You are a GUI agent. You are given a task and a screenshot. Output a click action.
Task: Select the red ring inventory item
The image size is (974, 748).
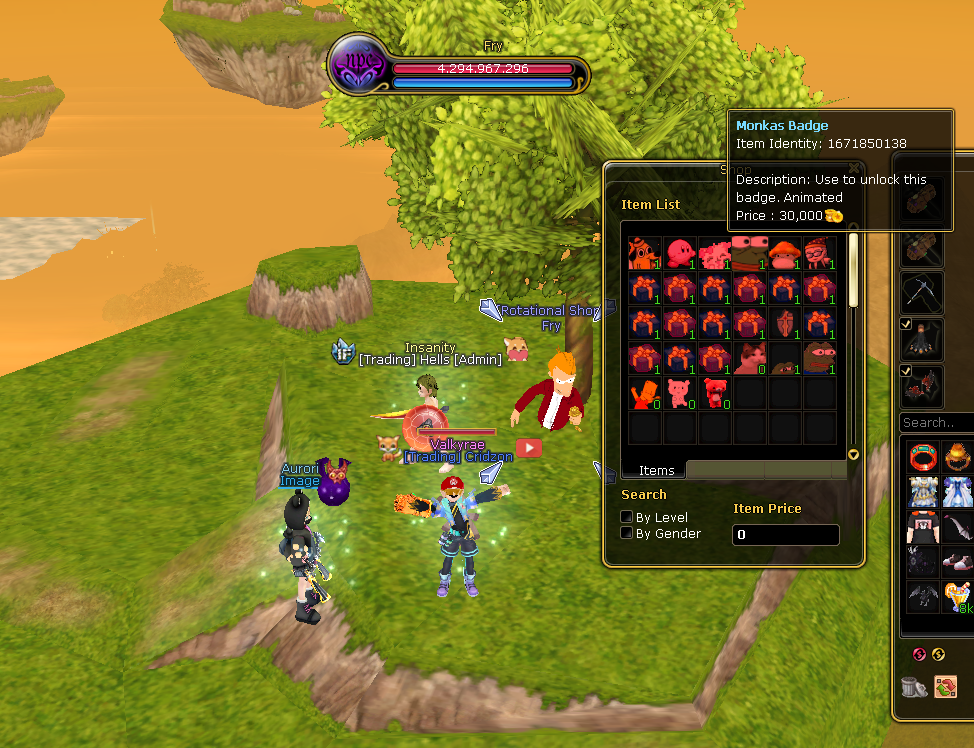click(x=923, y=457)
